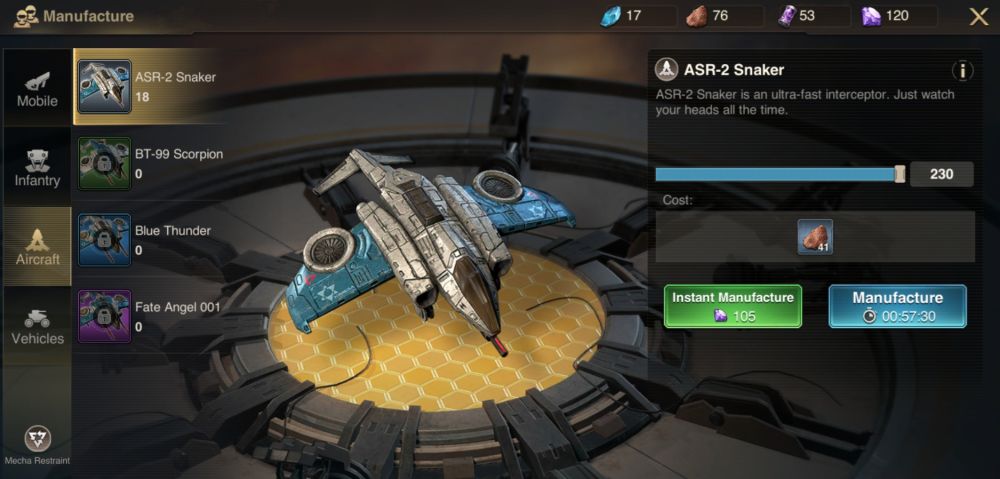This screenshot has width=1000, height=479.
Task: Open the Infantry category tab
Action: click(x=37, y=167)
